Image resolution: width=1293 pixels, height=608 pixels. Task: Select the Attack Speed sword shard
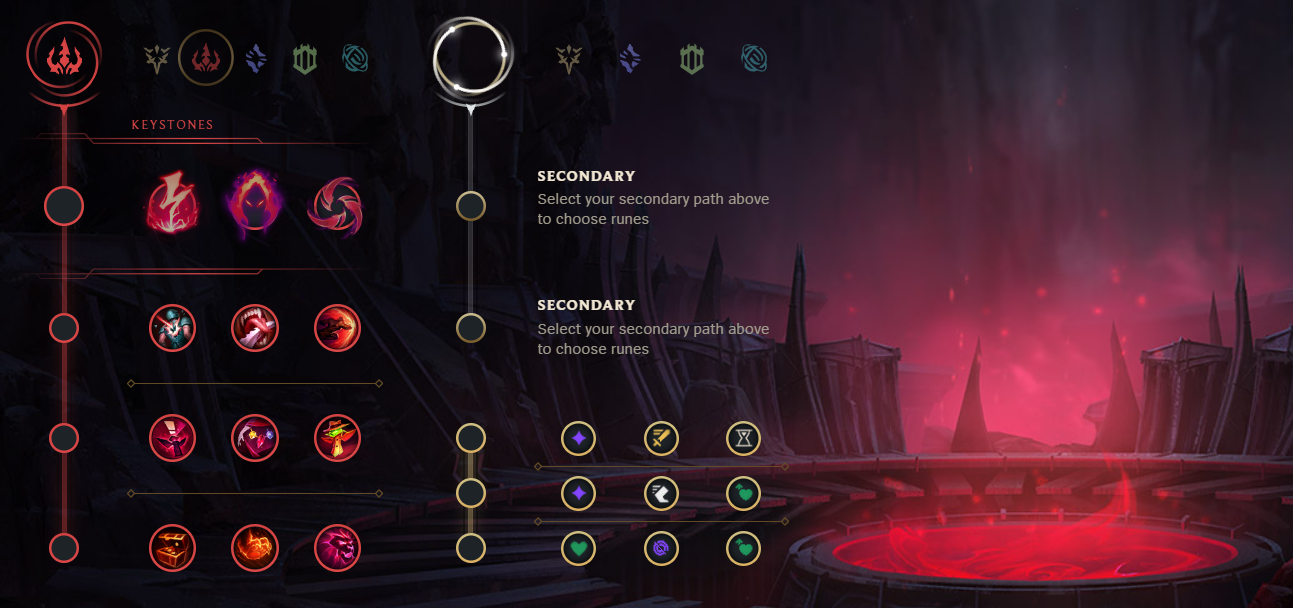[x=661, y=437]
